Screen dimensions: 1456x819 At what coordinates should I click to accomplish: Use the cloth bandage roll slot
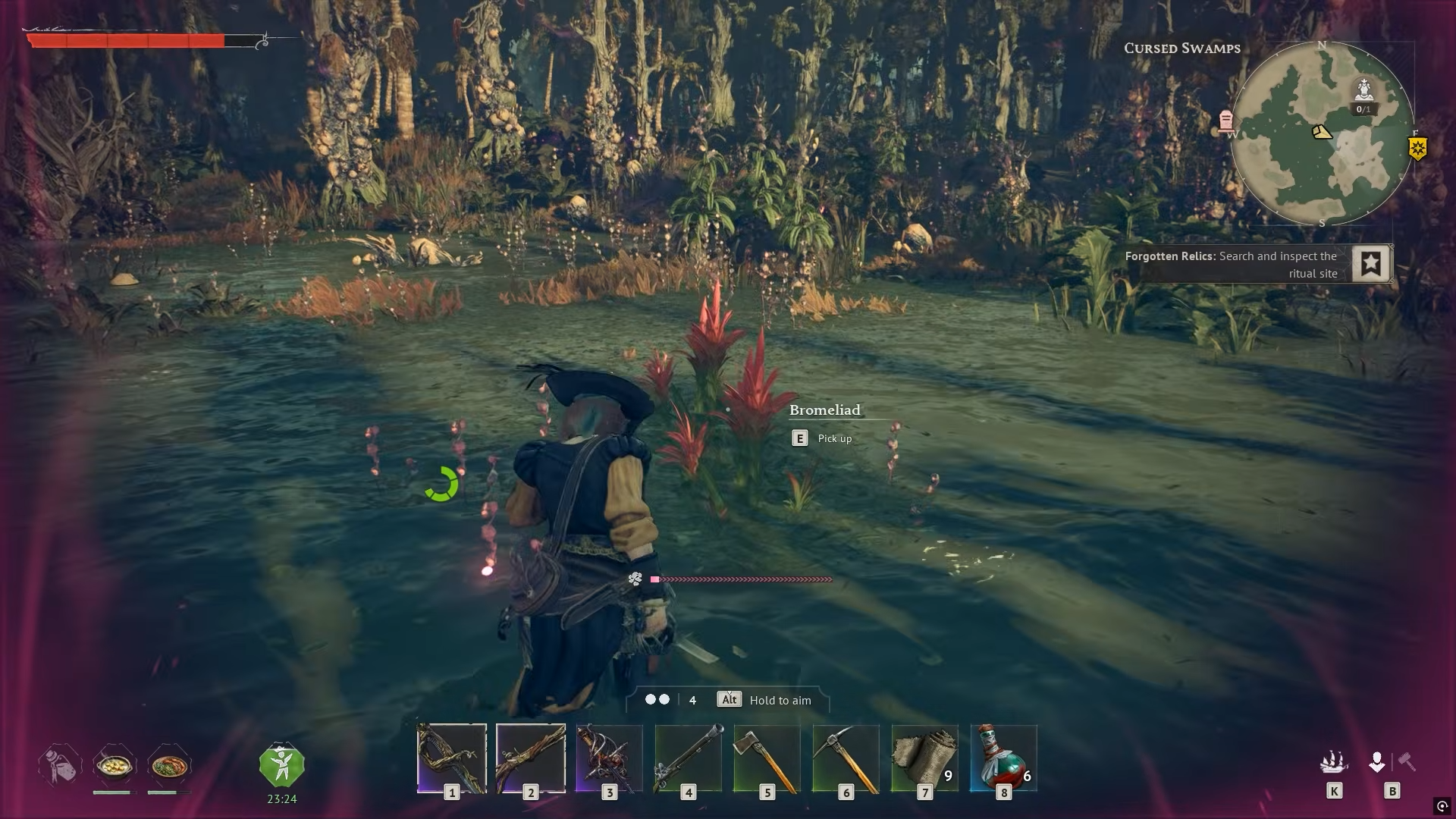pos(925,758)
